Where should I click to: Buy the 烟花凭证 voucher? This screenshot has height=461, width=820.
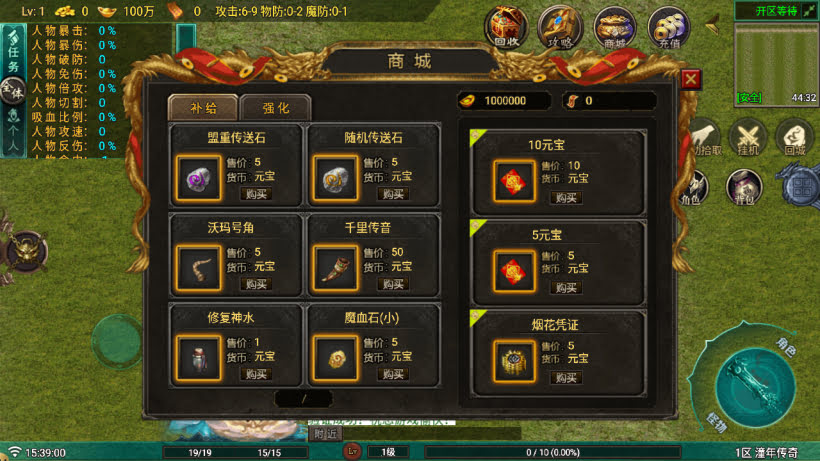pyautogui.click(x=567, y=378)
